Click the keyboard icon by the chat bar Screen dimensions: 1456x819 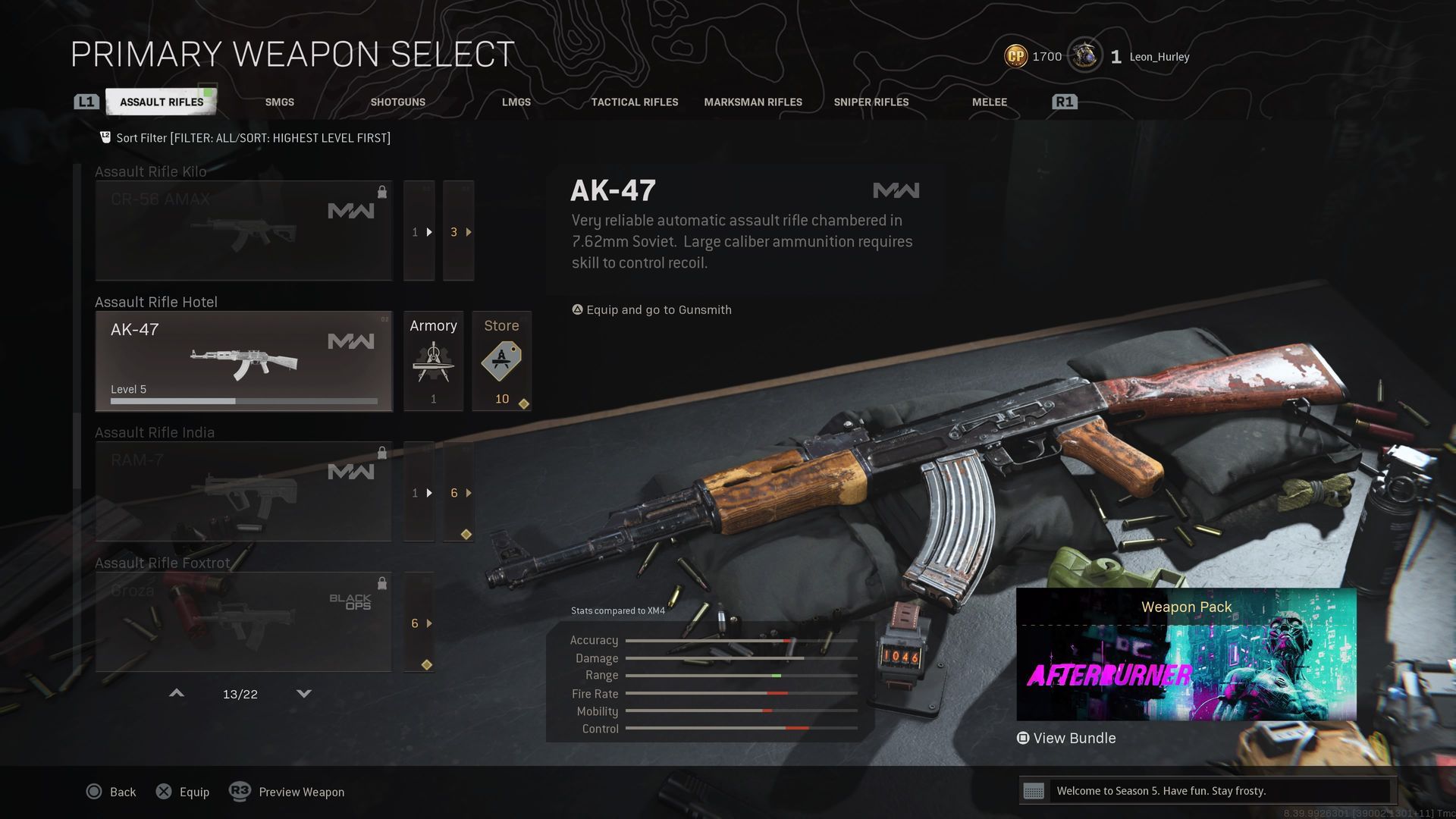[1036, 791]
